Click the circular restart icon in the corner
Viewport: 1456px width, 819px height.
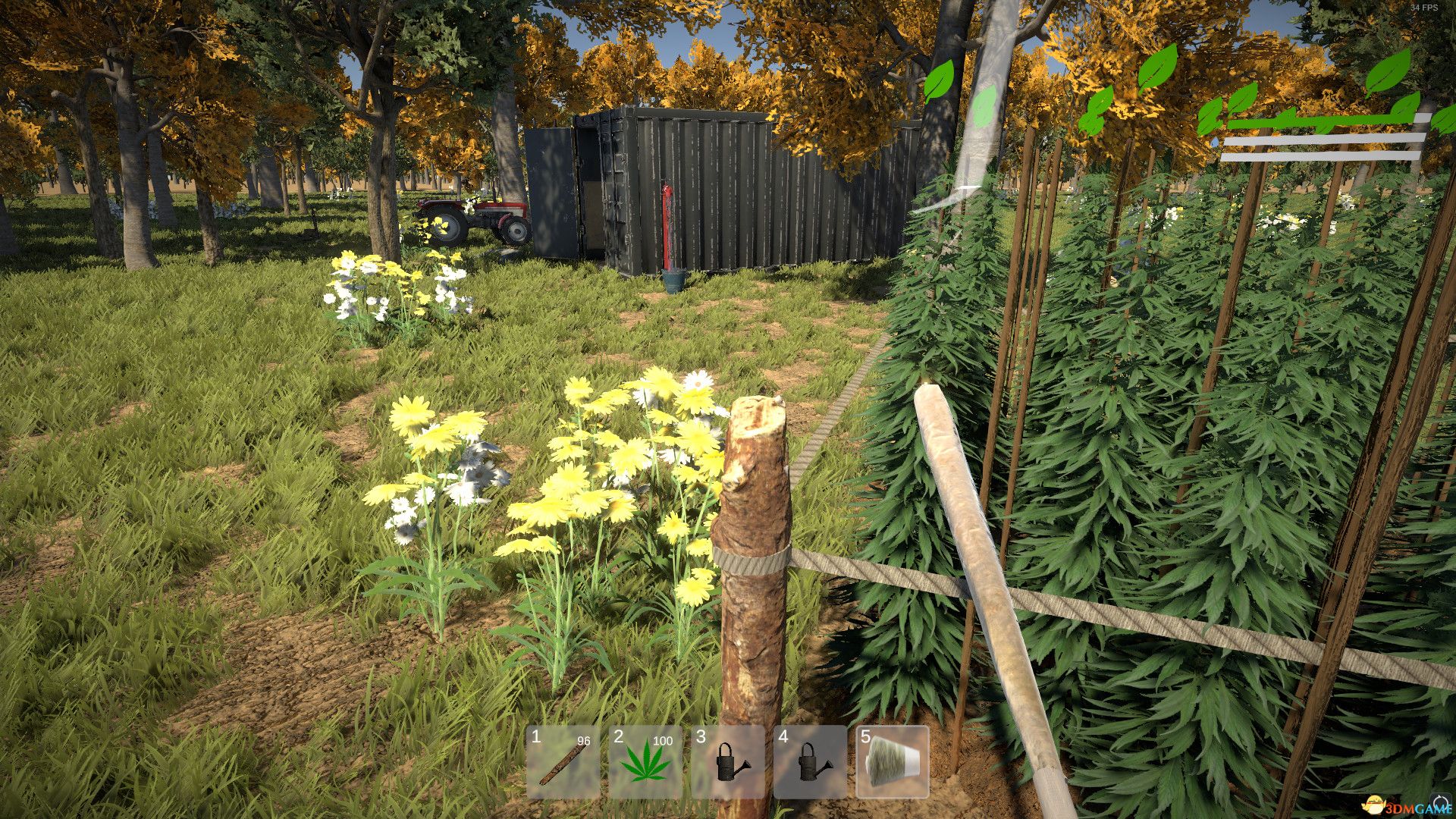click(x=1440, y=802)
